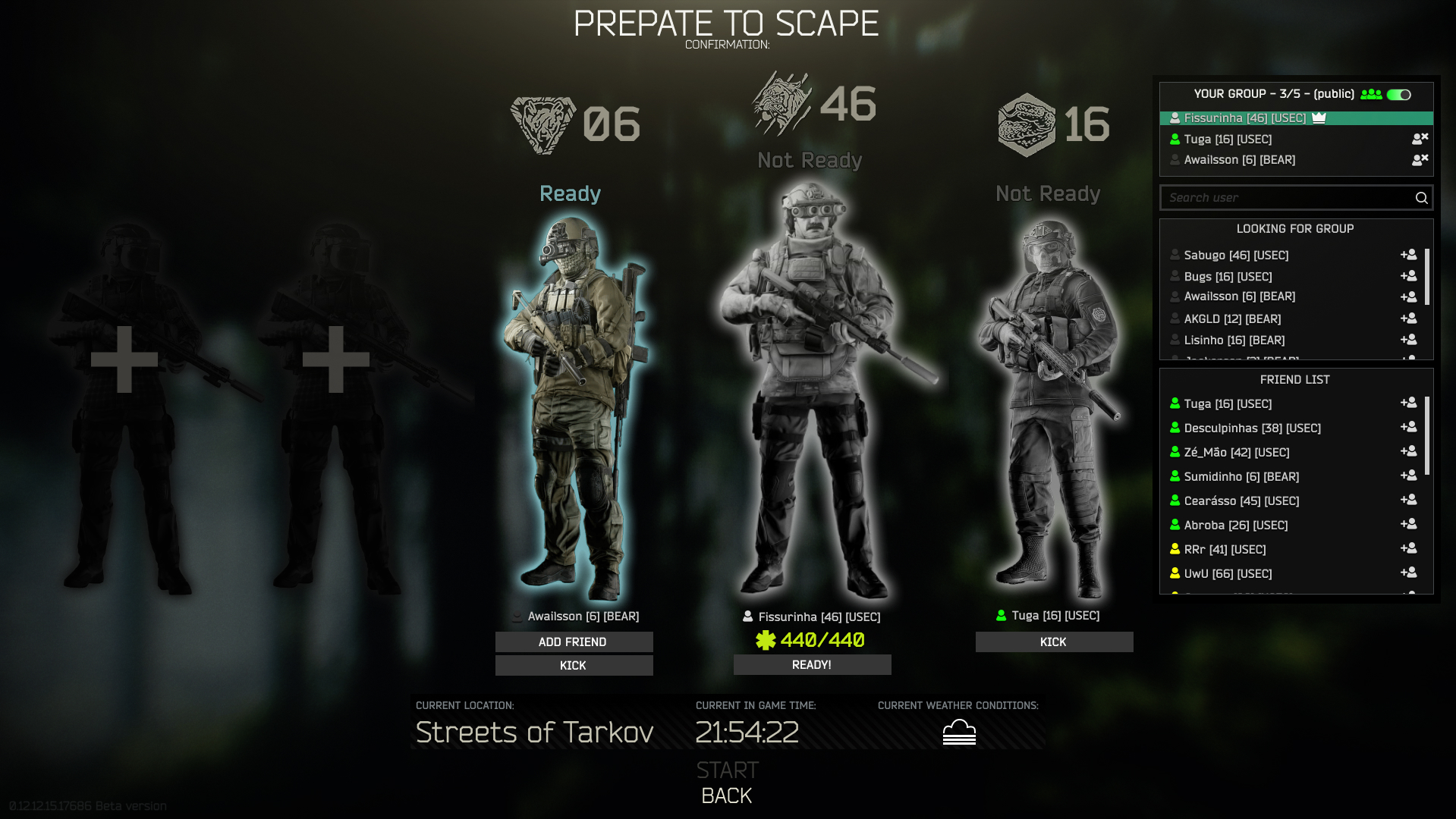Screen dimensions: 1456x819
Task: Invite Desculpinhas with the add-friend icon
Action: [1409, 426]
